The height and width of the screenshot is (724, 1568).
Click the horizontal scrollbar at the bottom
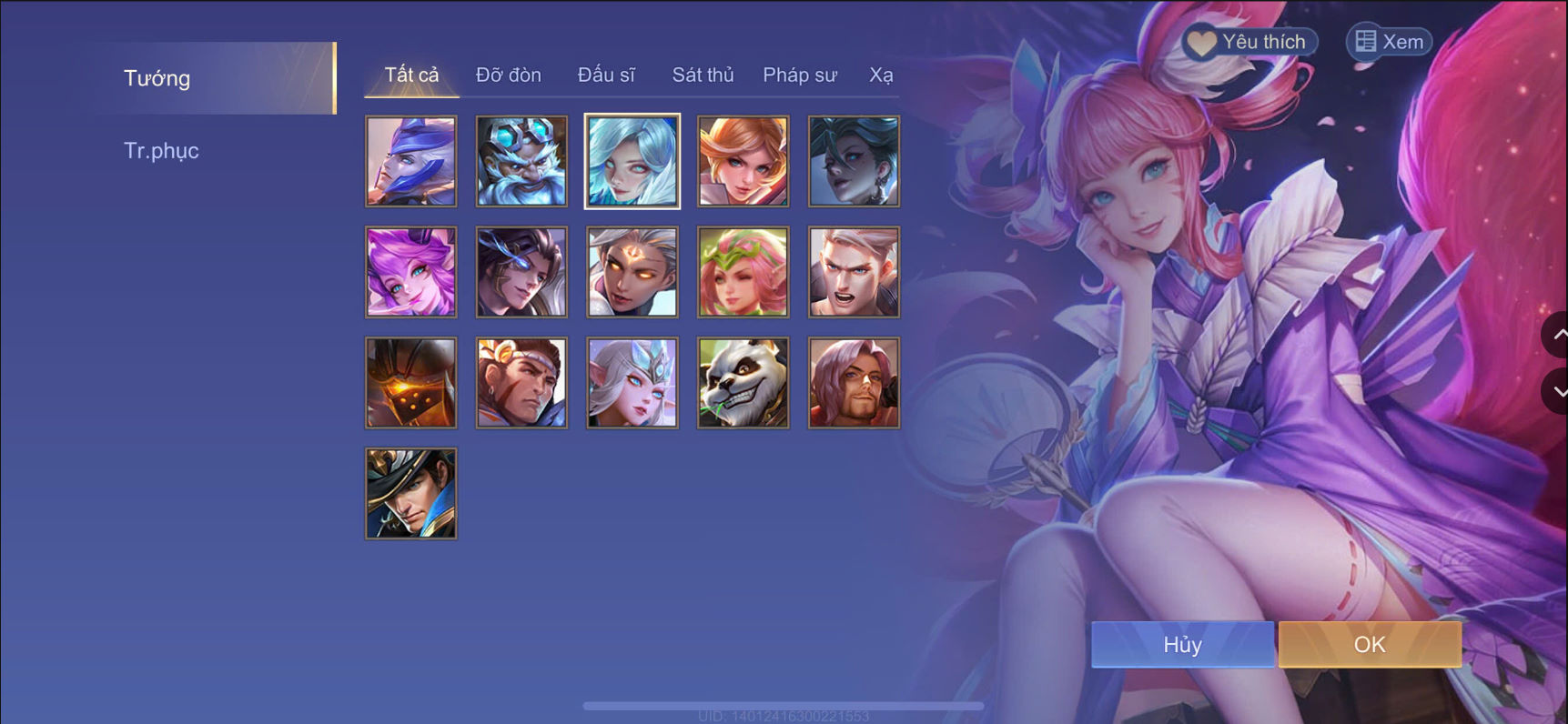point(783,704)
